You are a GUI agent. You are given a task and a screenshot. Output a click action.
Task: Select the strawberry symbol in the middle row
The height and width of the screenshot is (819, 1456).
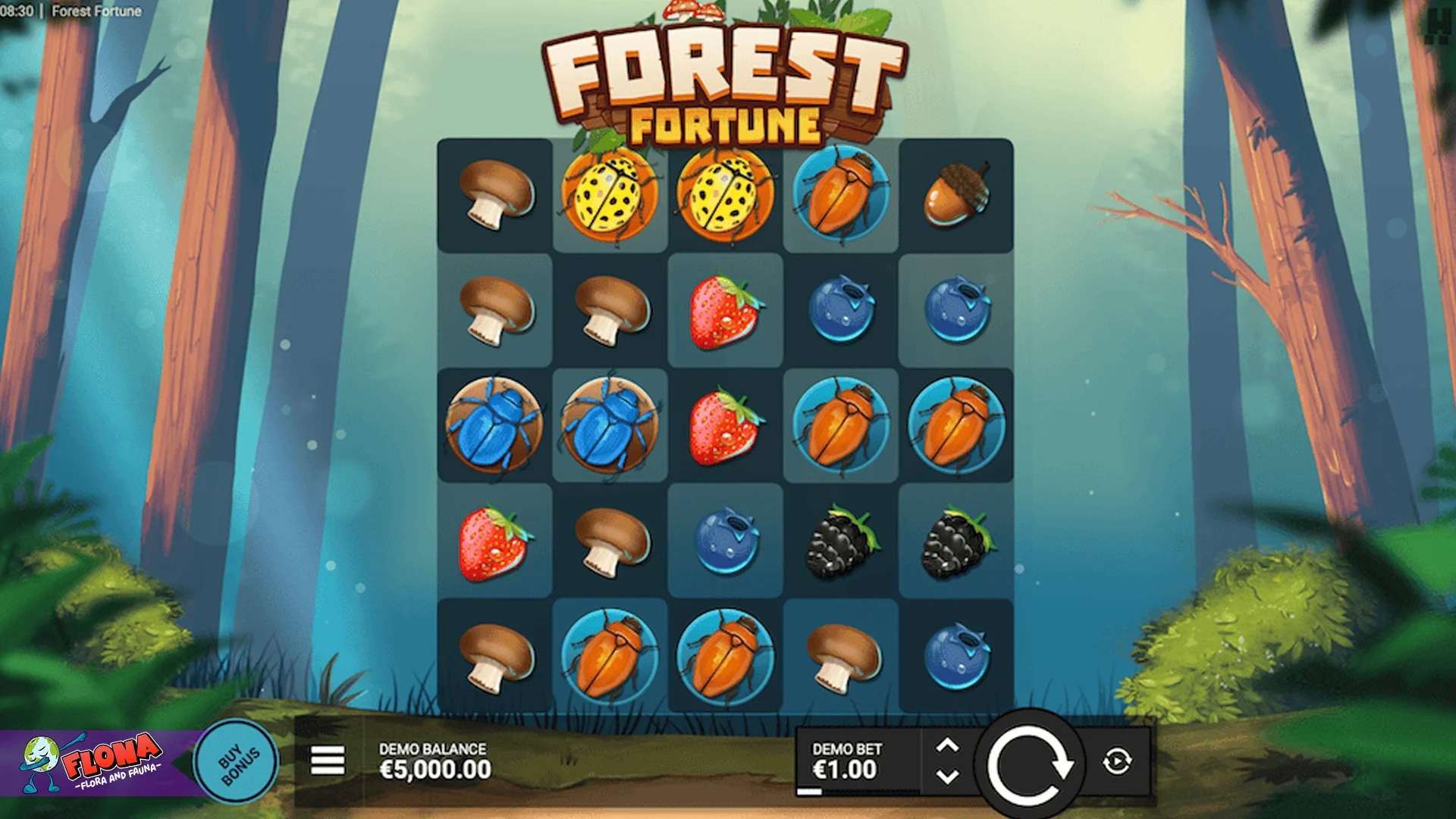click(724, 425)
